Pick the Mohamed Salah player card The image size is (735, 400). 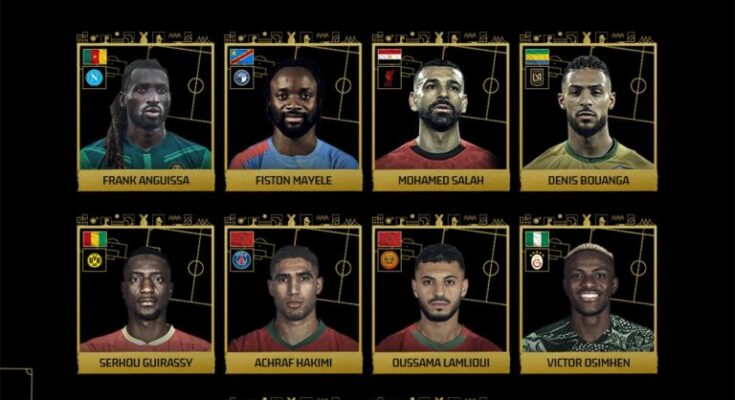point(441,115)
